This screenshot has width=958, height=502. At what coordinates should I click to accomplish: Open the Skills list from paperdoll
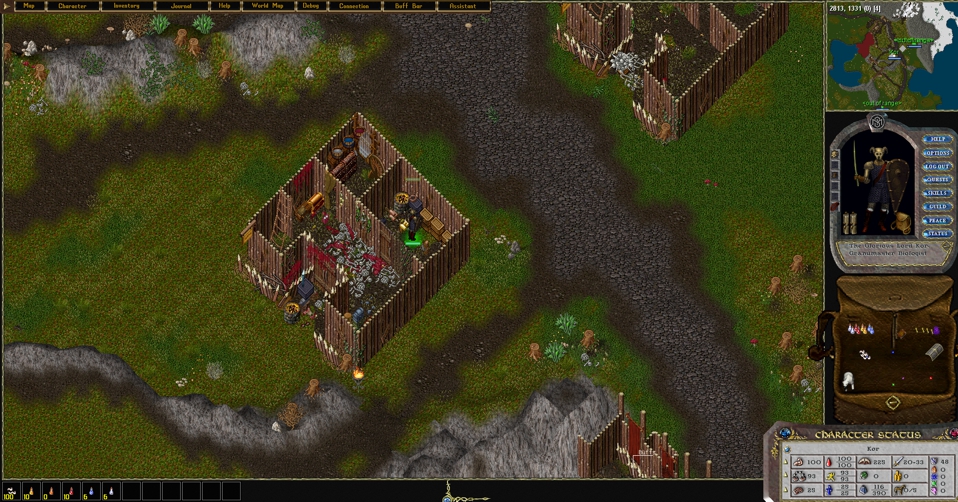[937, 193]
